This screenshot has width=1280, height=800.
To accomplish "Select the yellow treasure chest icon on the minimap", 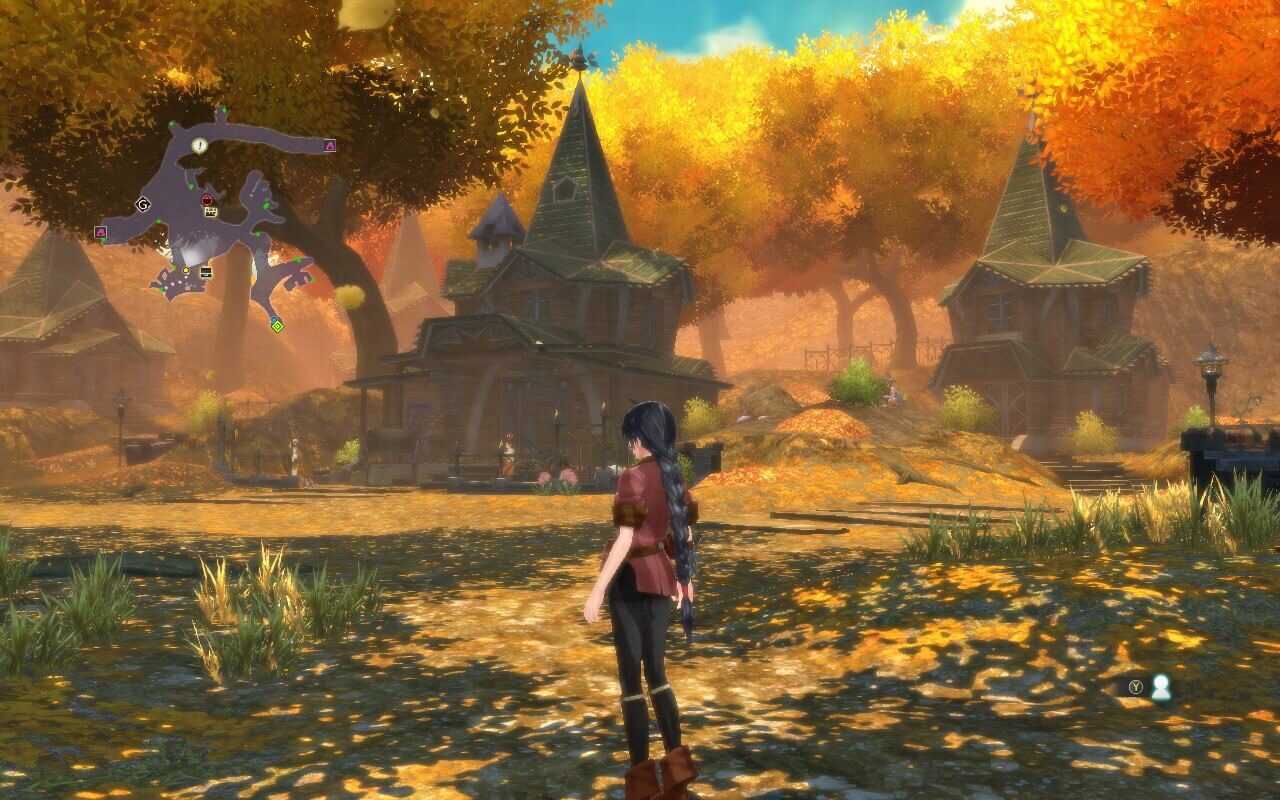I will [210, 212].
